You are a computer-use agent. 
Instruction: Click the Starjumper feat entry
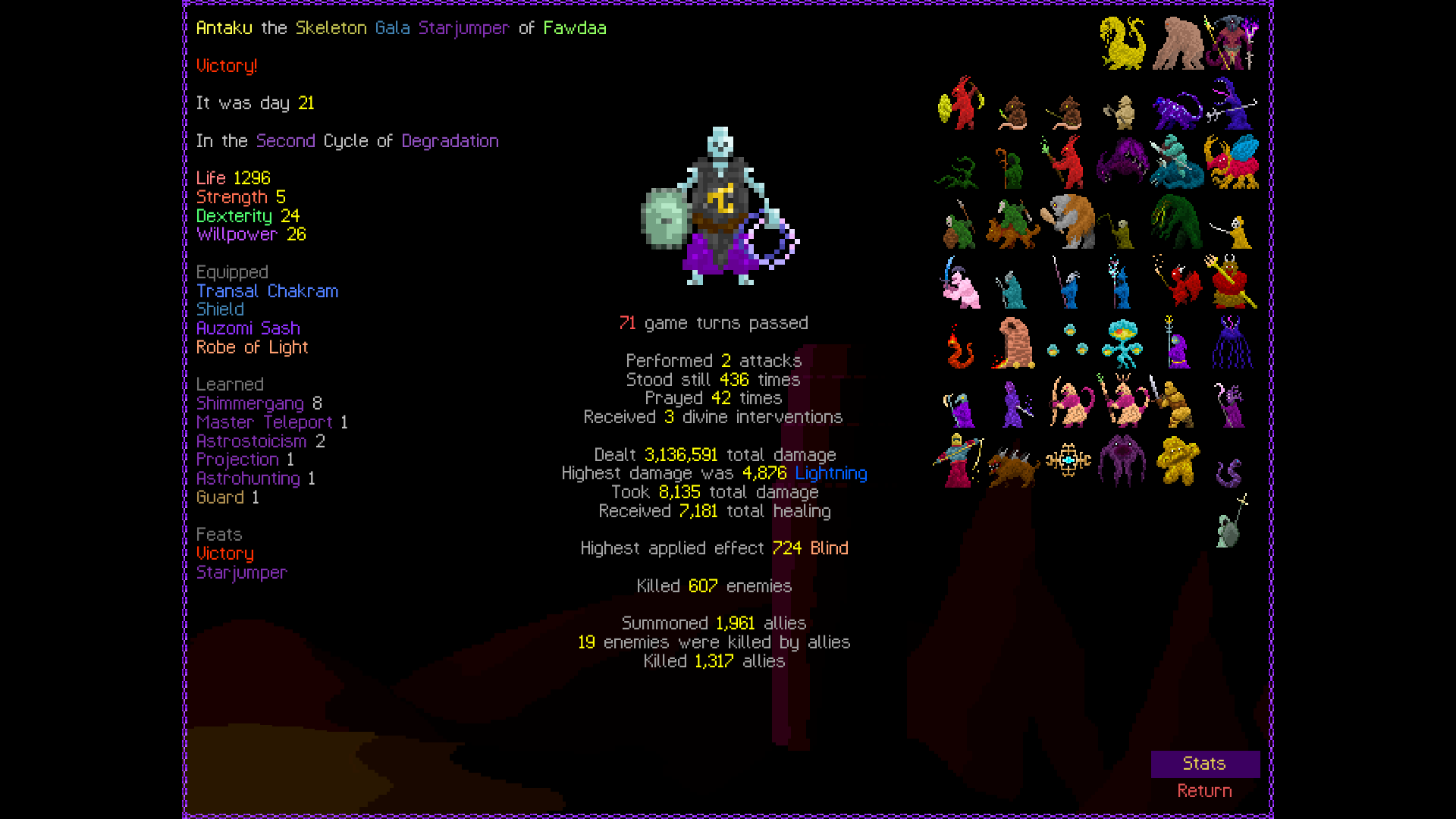[241, 573]
